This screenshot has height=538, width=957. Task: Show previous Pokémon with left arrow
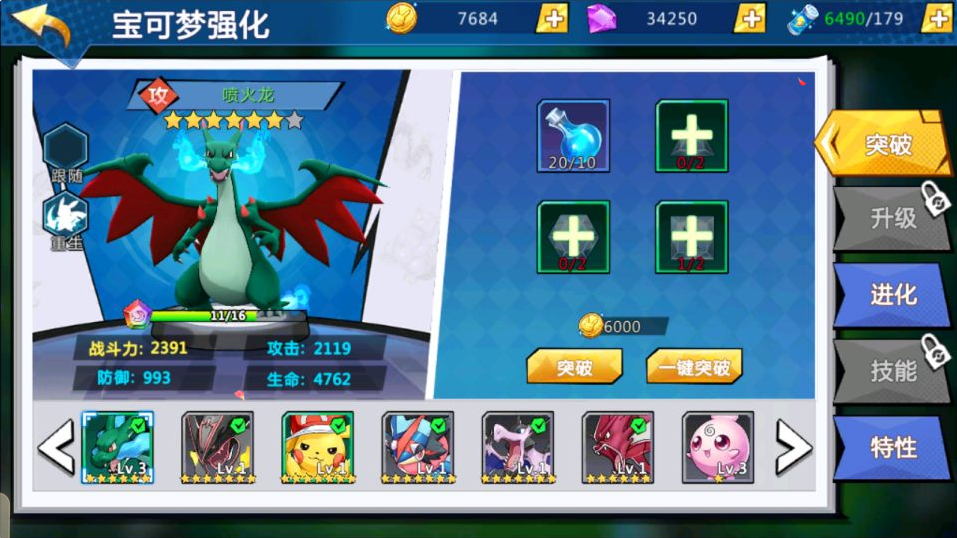click(56, 447)
